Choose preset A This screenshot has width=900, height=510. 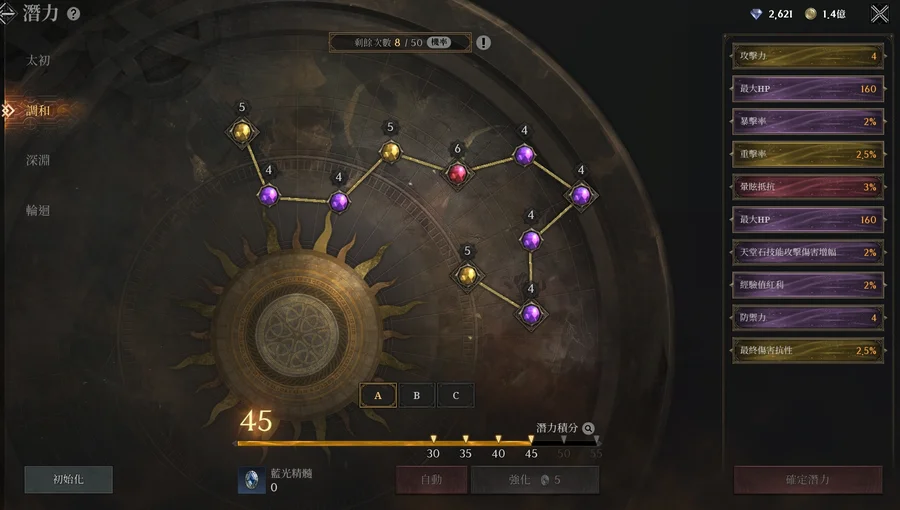tap(378, 395)
